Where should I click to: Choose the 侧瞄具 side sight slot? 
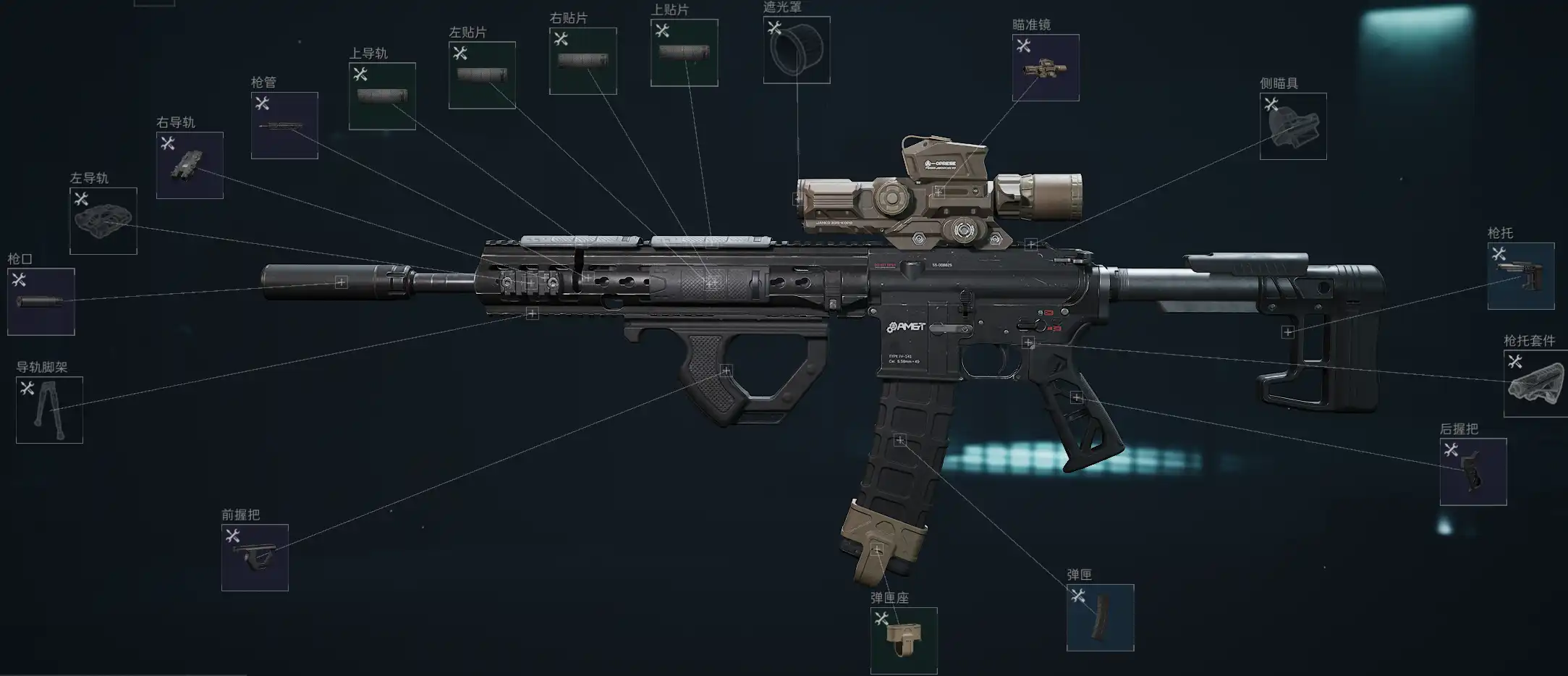pyautogui.click(x=1293, y=126)
